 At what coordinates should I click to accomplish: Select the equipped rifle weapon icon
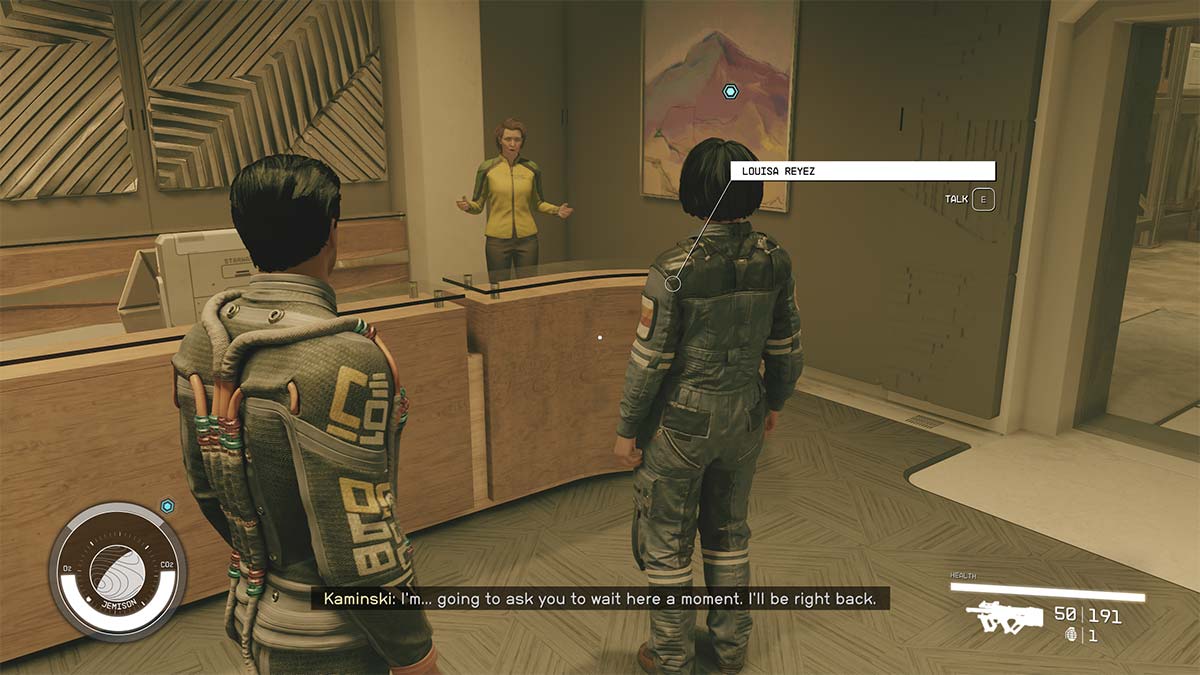[997, 618]
